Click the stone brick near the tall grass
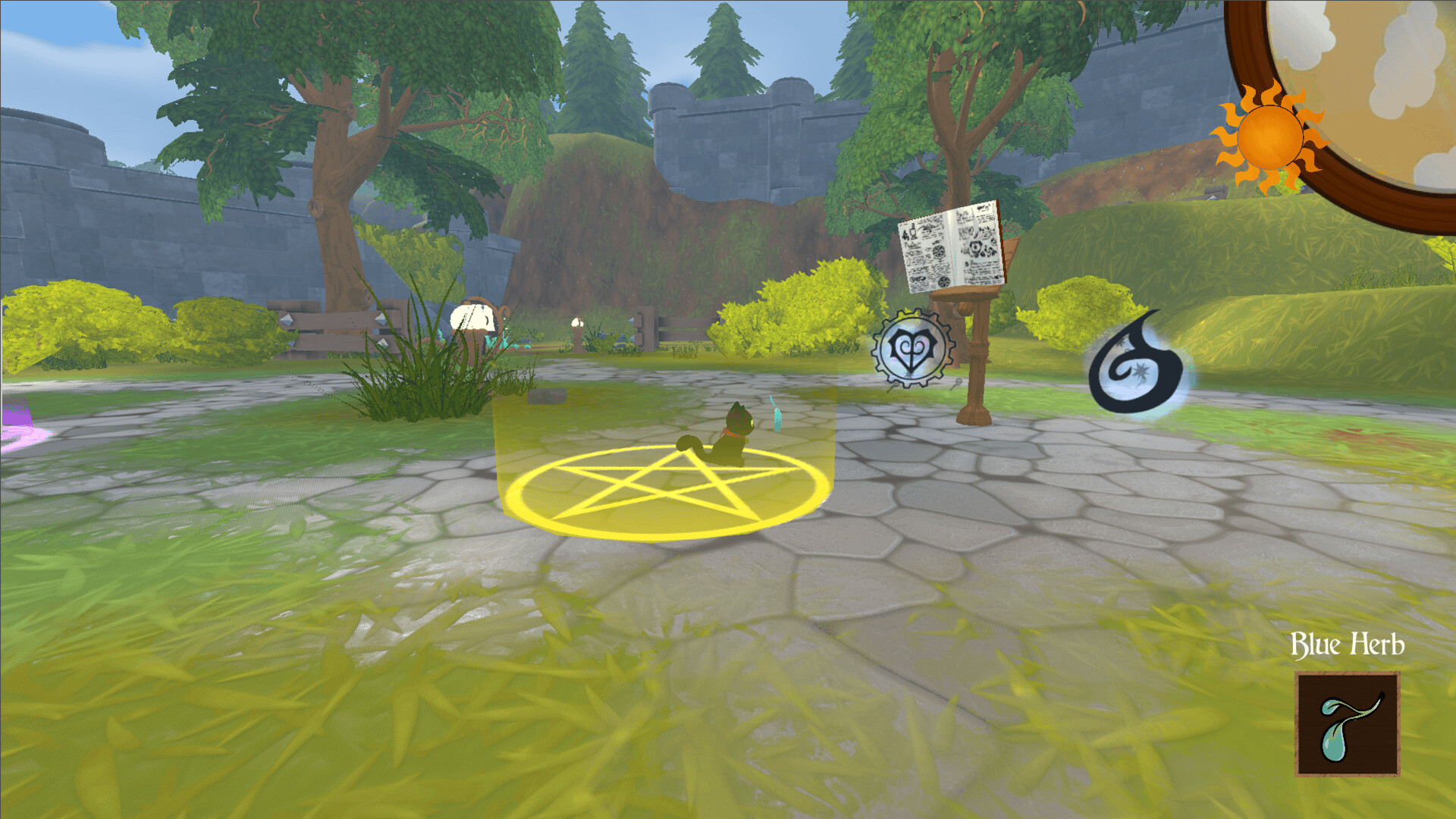The width and height of the screenshot is (1456, 819). [x=548, y=397]
